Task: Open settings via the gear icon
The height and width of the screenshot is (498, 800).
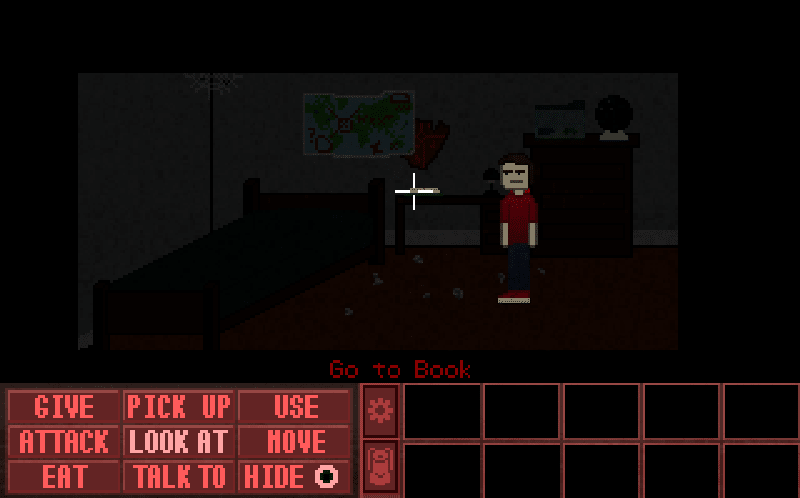Action: (380, 409)
